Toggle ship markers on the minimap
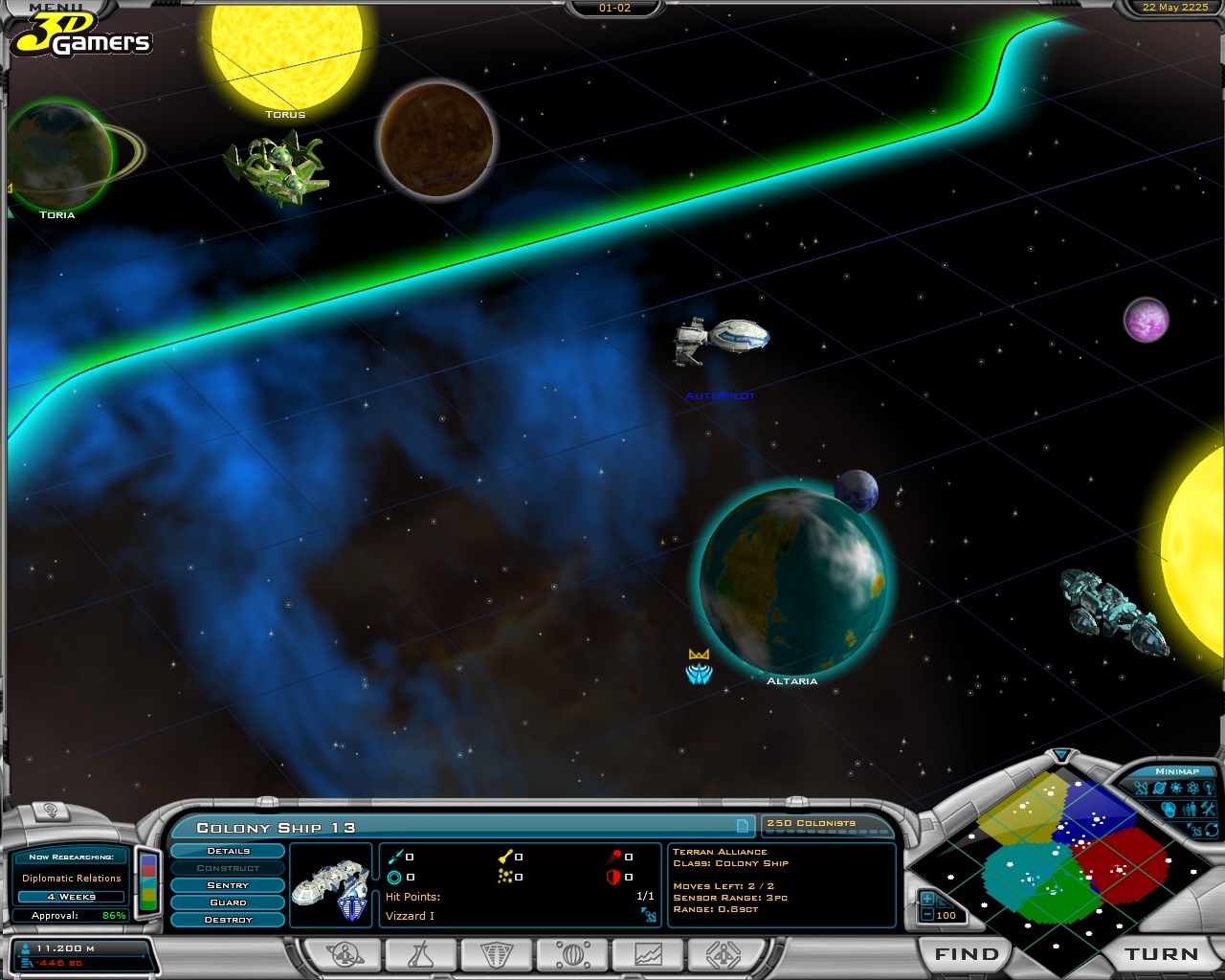This screenshot has height=980, width=1225. tap(1141, 790)
